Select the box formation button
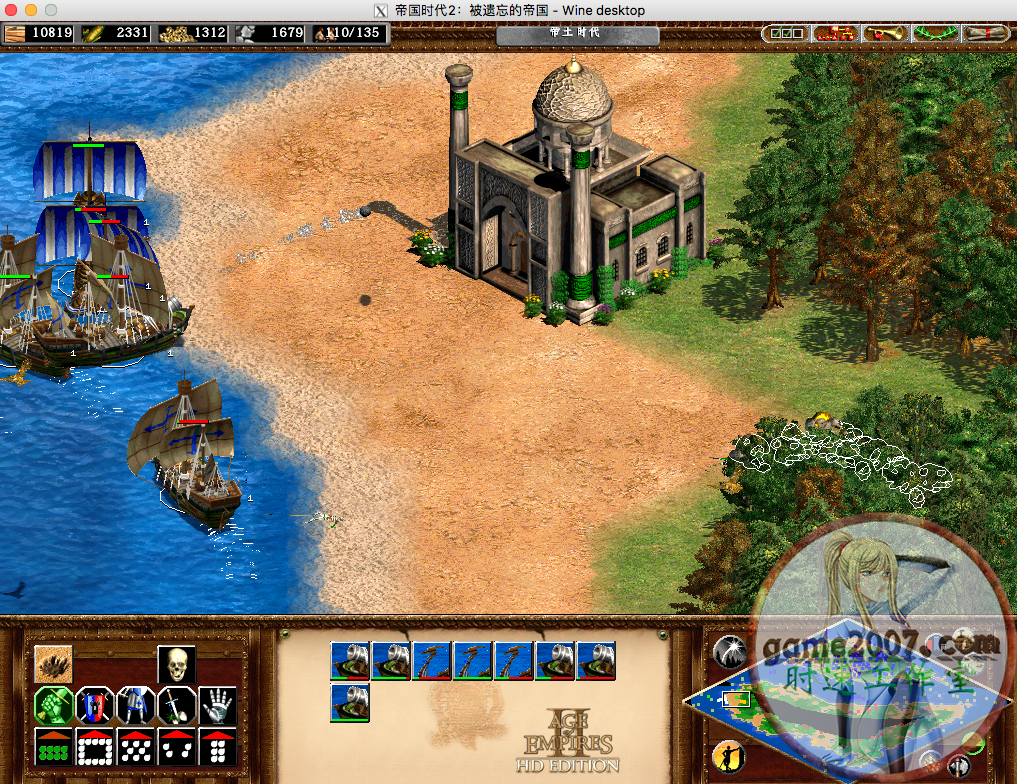 (x=94, y=746)
